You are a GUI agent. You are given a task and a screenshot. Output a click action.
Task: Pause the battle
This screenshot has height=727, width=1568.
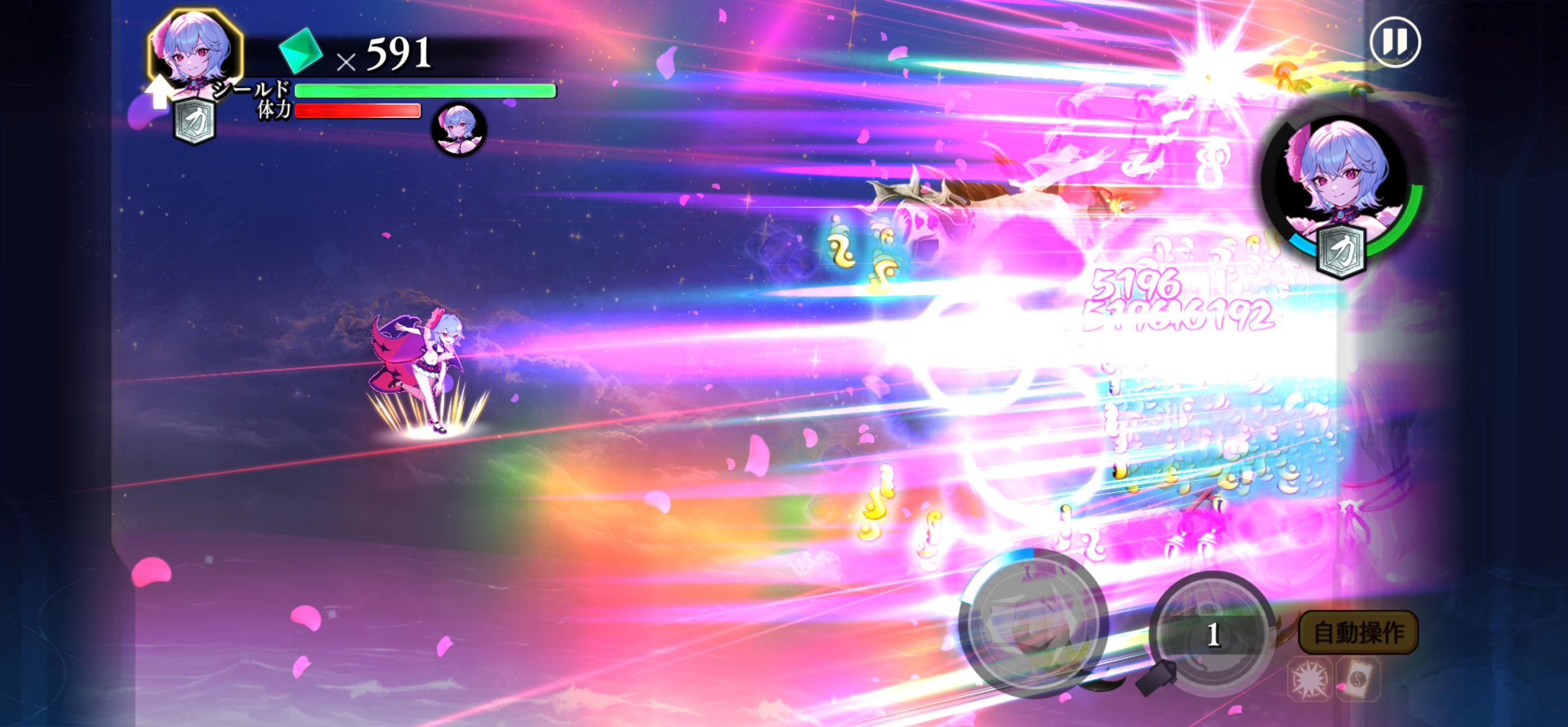1395,42
